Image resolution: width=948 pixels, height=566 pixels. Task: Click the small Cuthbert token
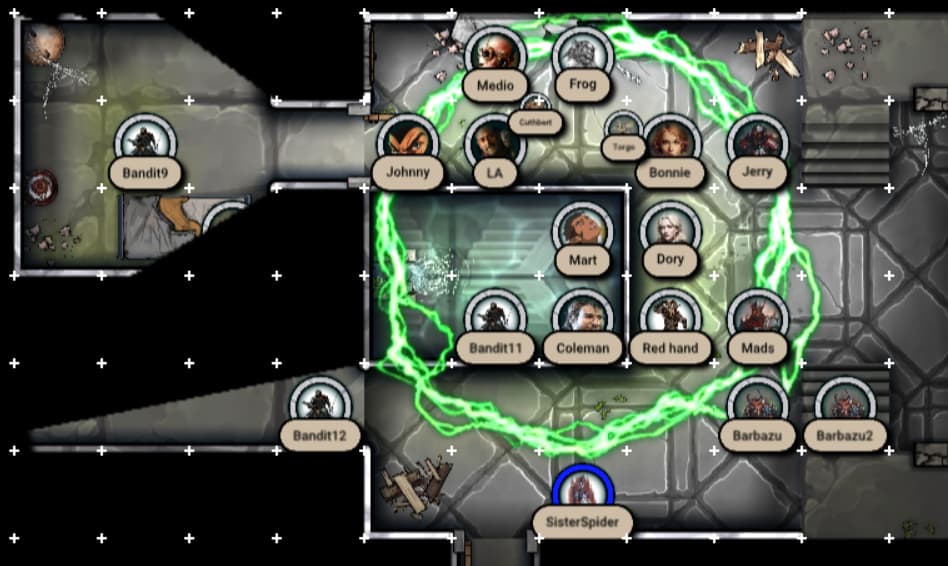click(536, 108)
